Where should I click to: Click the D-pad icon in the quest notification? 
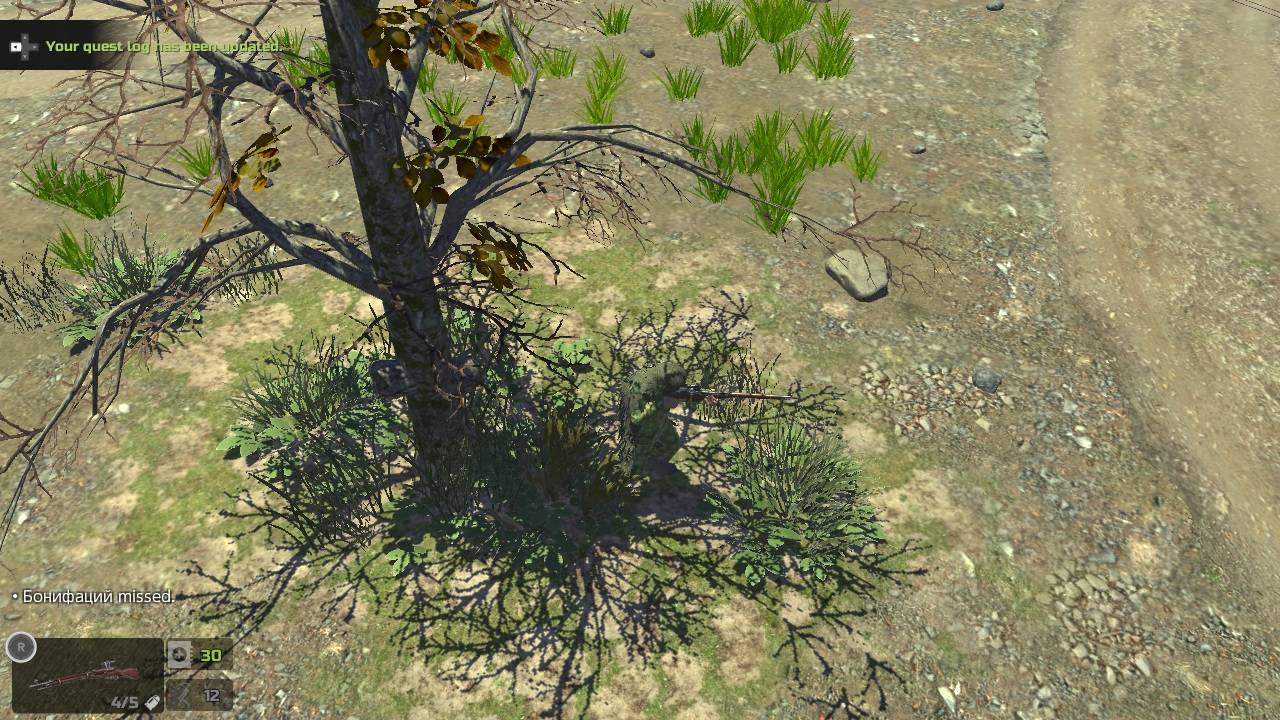25,45
